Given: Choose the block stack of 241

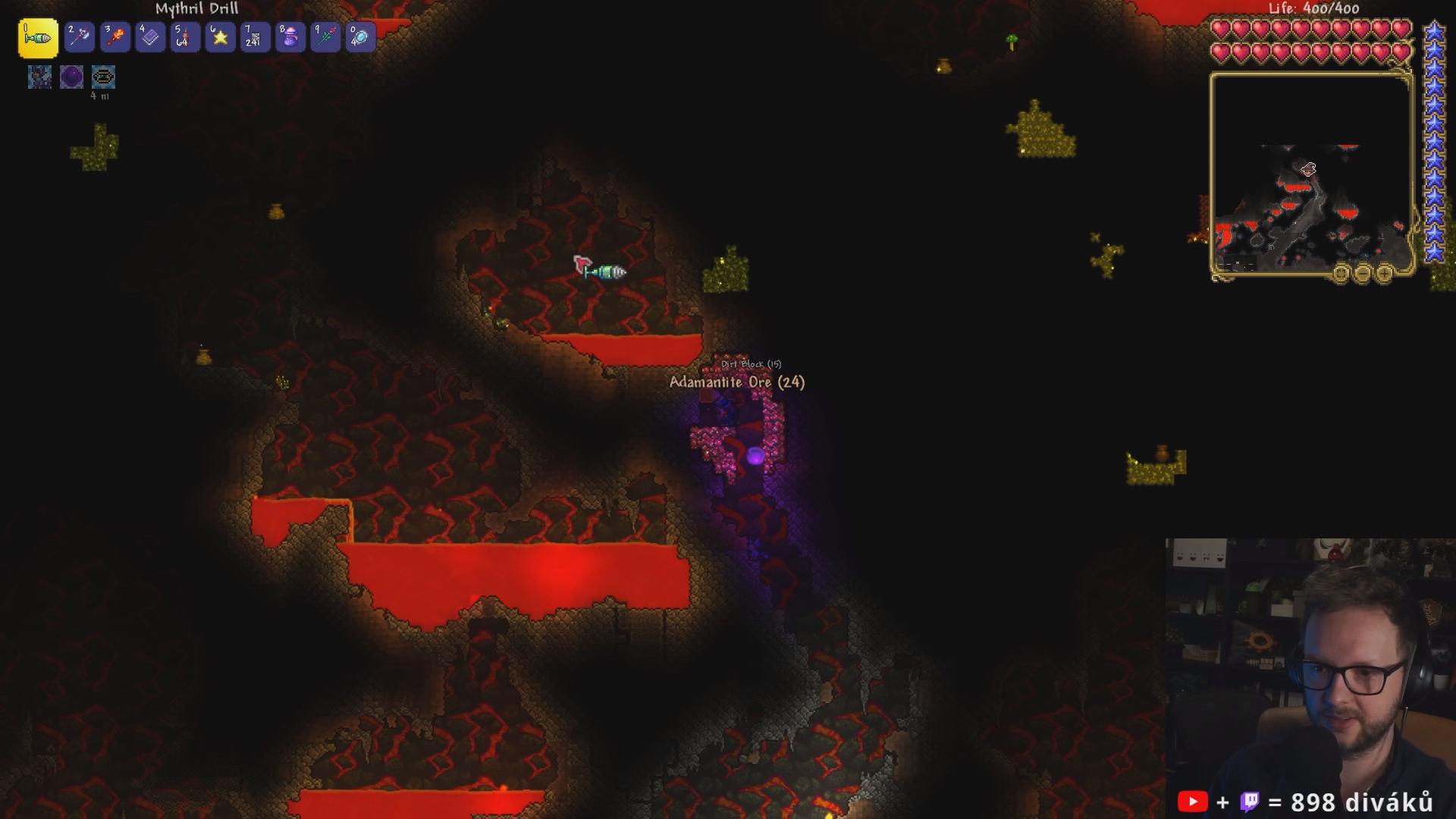Looking at the screenshot, I should [255, 37].
